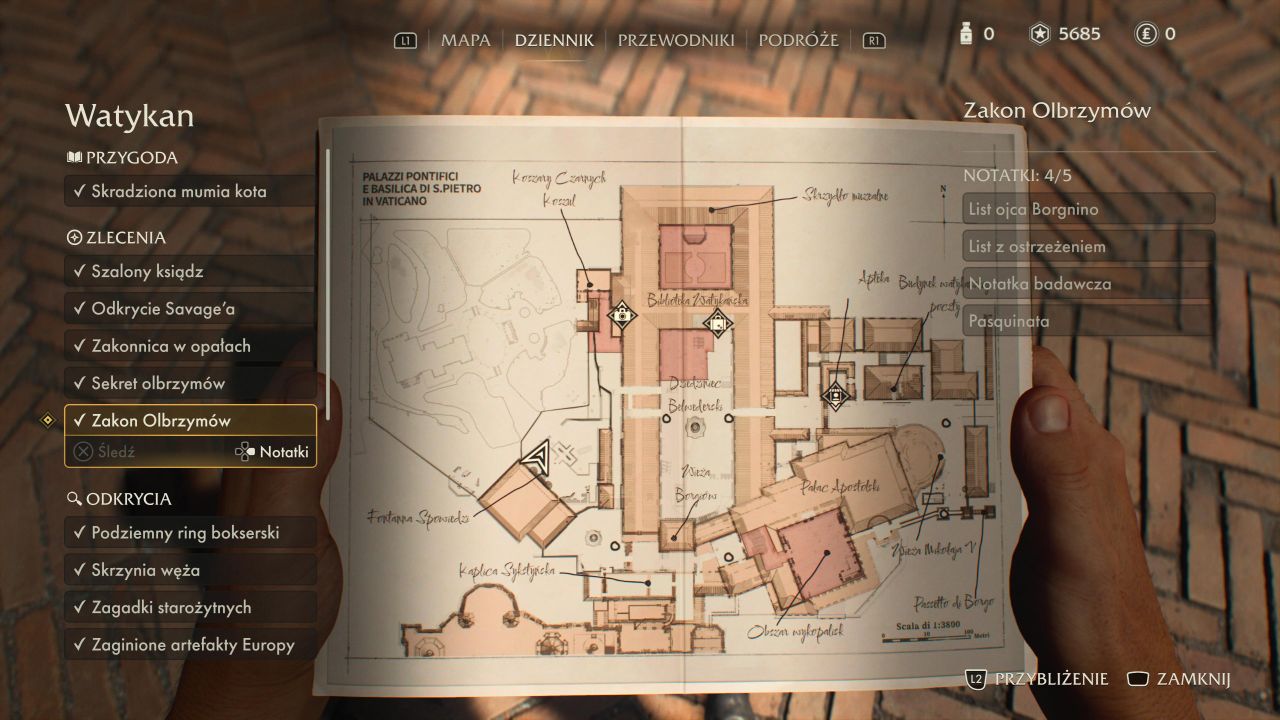Open Podziemny ring bokserski discovery
The image size is (1280, 720).
pyautogui.click(x=190, y=533)
